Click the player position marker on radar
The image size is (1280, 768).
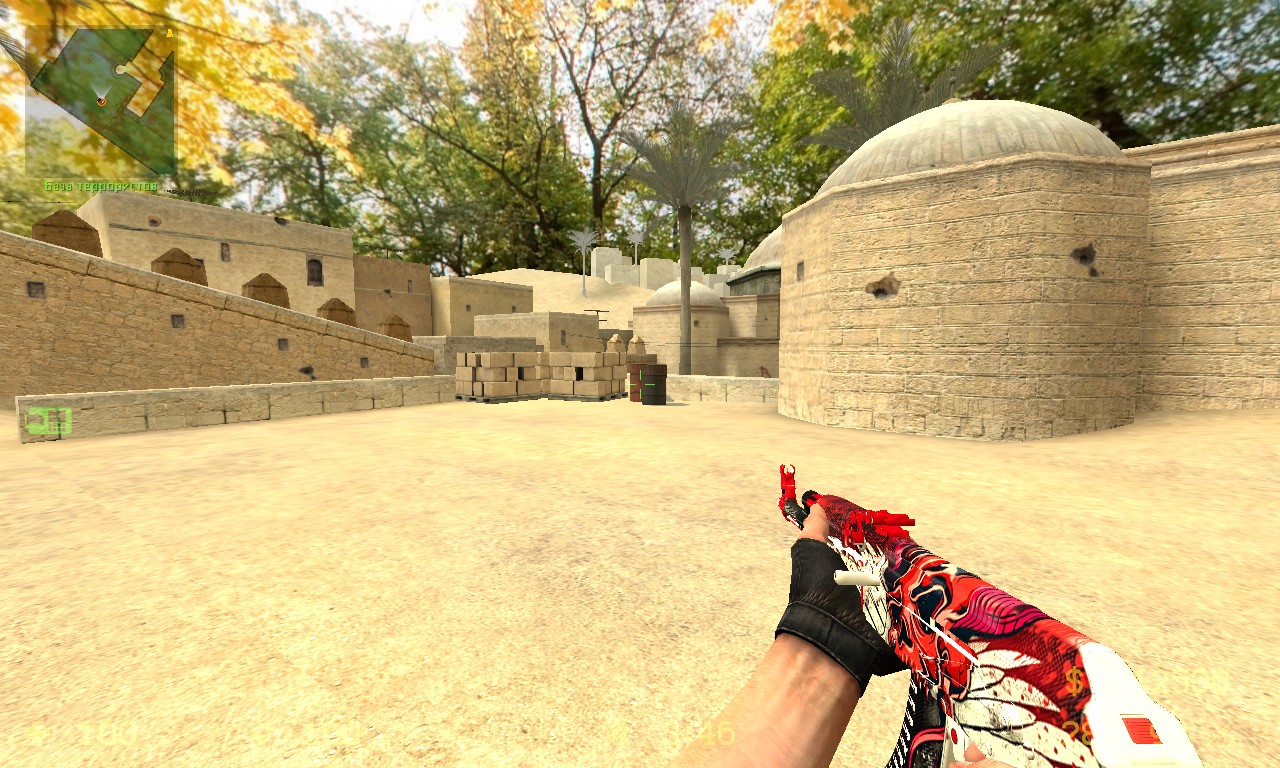coord(101,100)
